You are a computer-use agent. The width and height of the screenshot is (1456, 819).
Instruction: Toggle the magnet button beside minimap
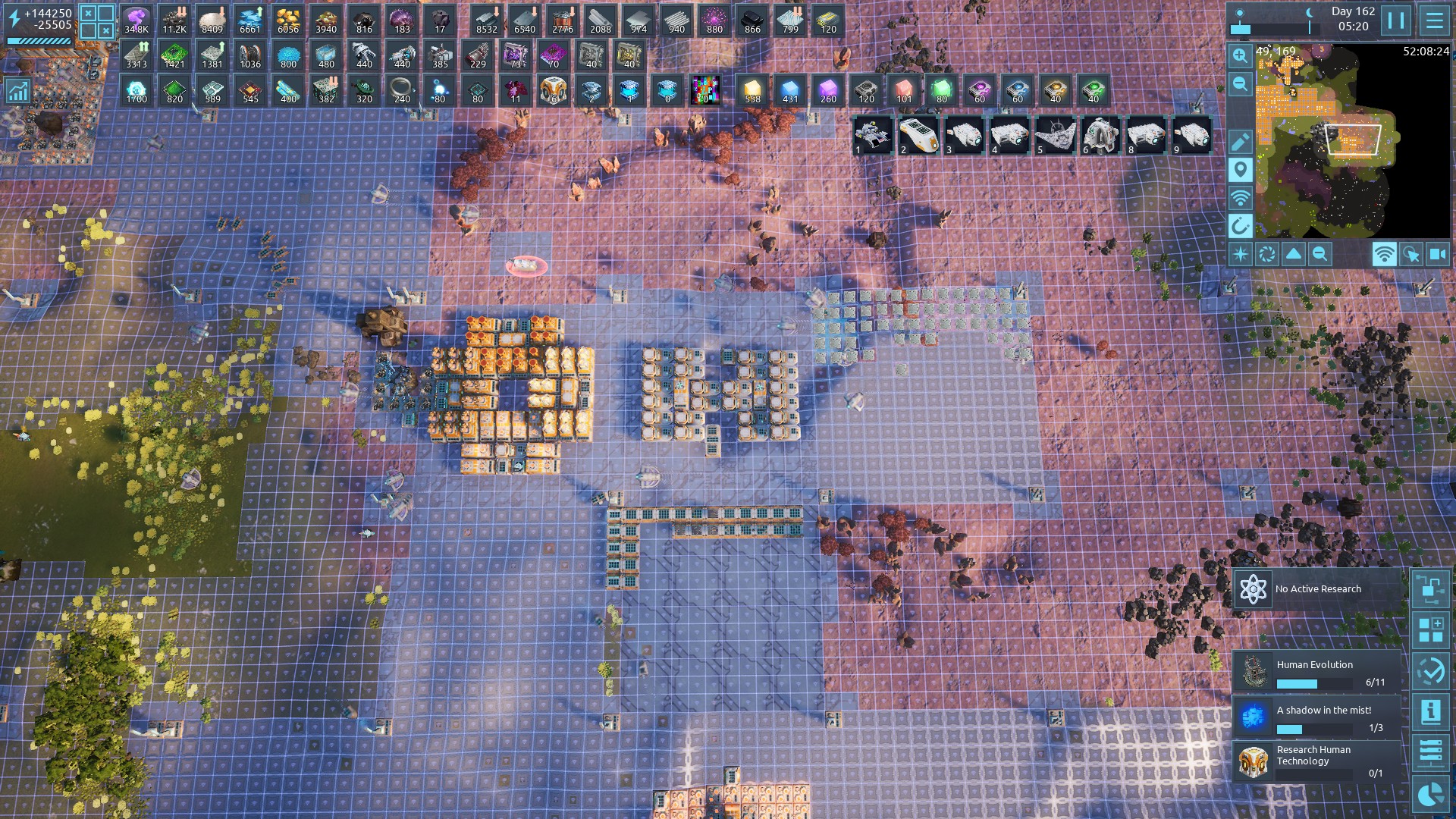point(1240,226)
